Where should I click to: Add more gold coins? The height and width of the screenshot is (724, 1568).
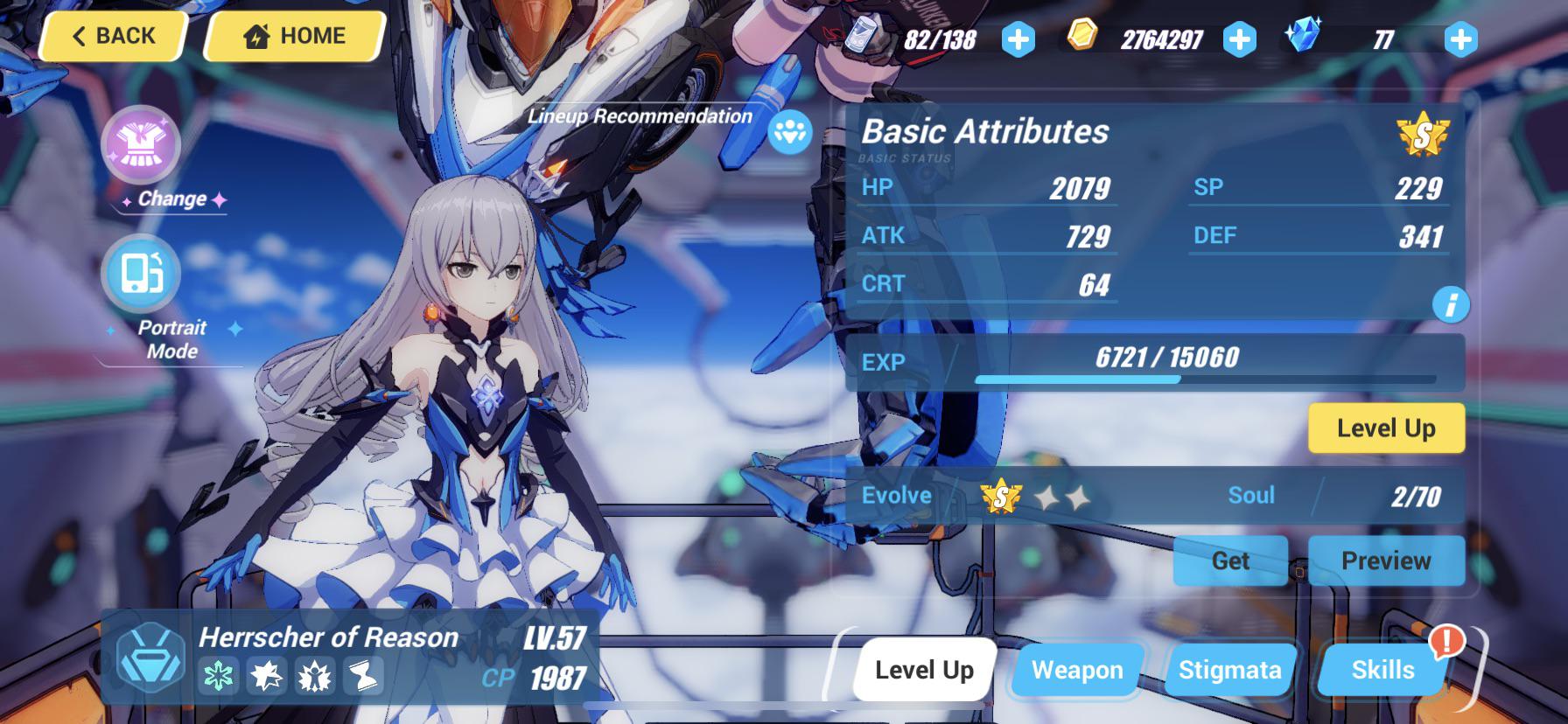pyautogui.click(x=1239, y=39)
